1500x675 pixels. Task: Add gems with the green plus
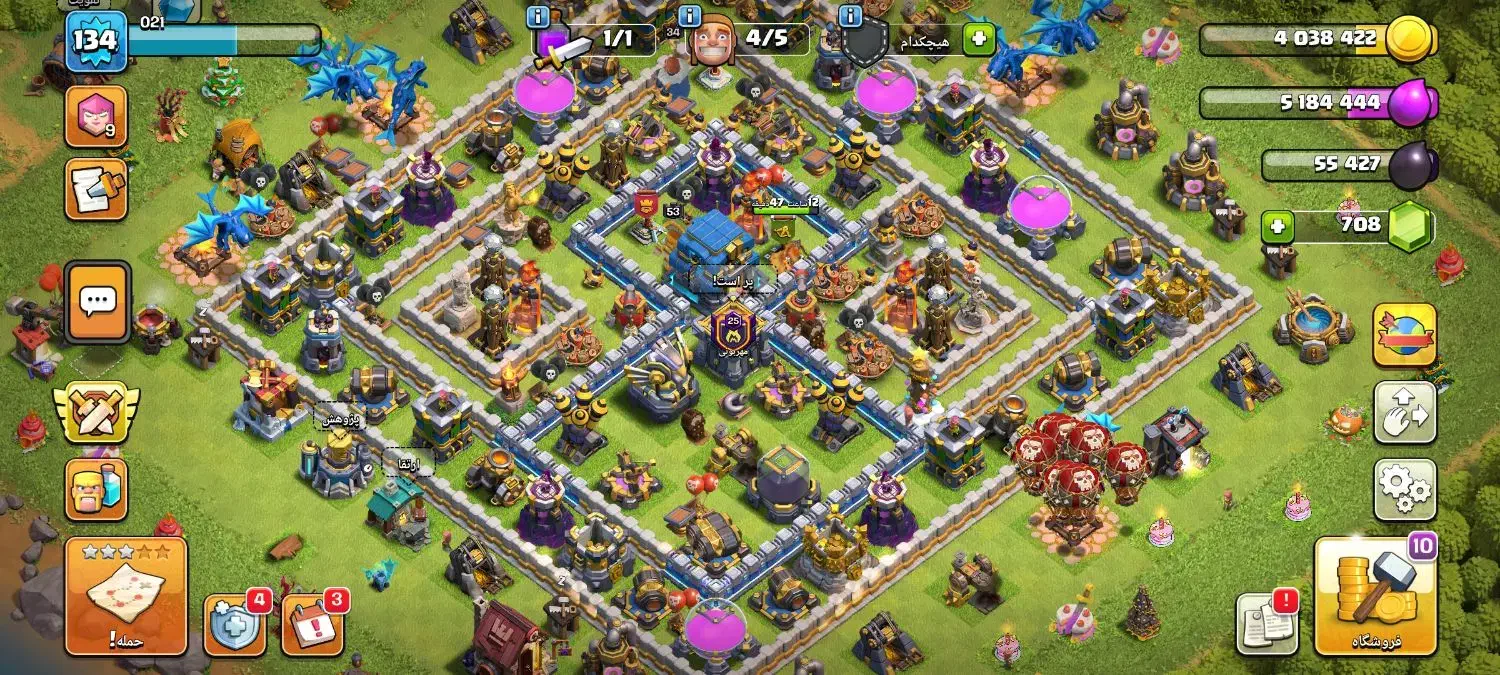[1277, 227]
